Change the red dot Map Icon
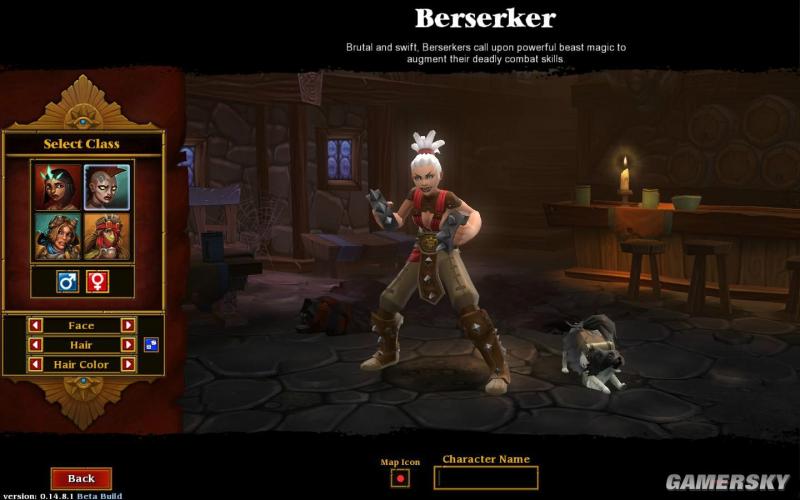 click(x=400, y=478)
